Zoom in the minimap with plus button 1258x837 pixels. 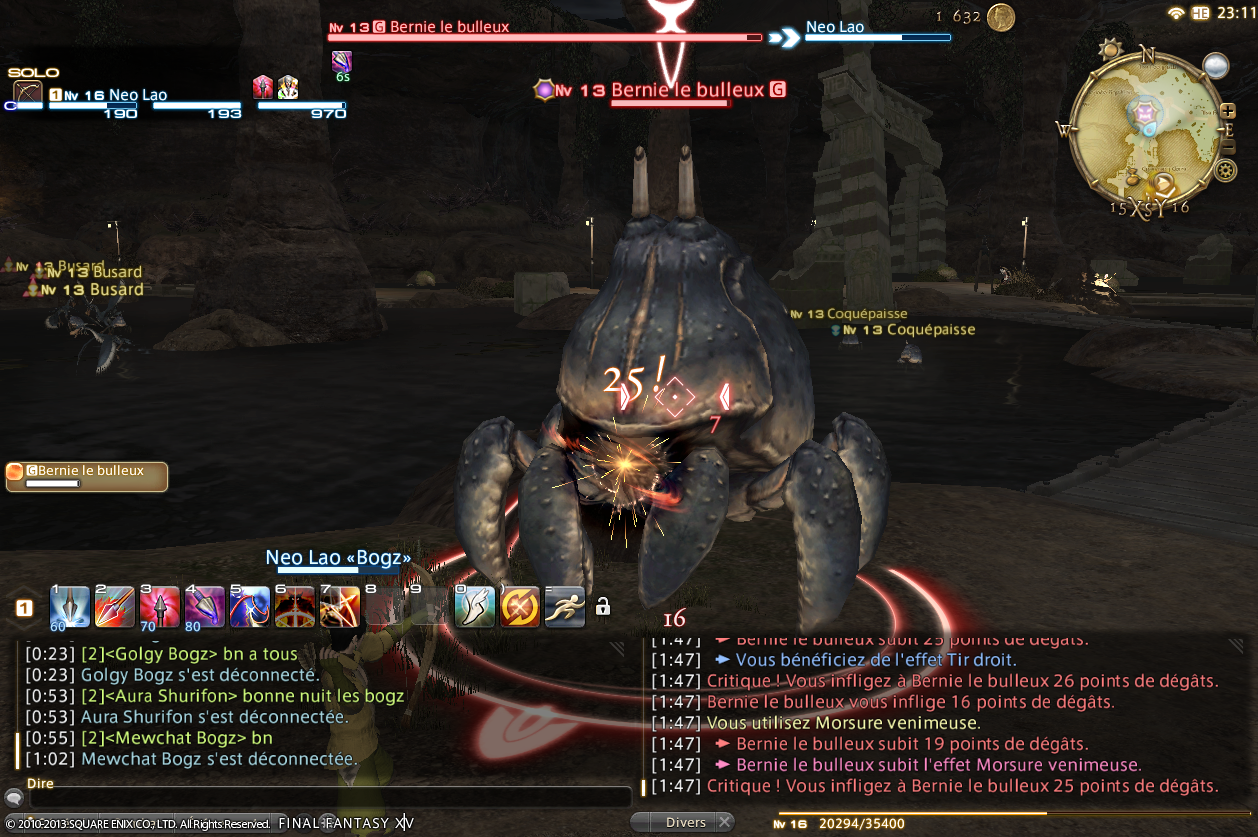coord(1228,110)
